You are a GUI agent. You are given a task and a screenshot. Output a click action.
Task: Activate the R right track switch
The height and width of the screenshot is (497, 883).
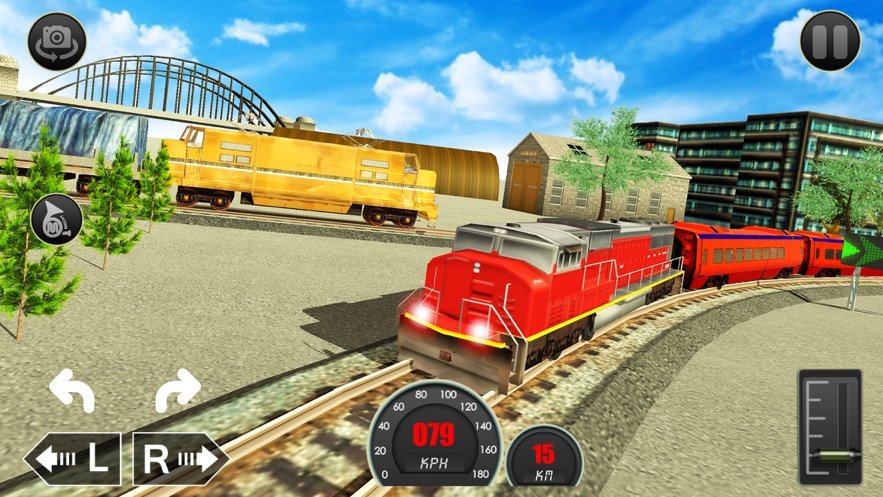point(180,459)
